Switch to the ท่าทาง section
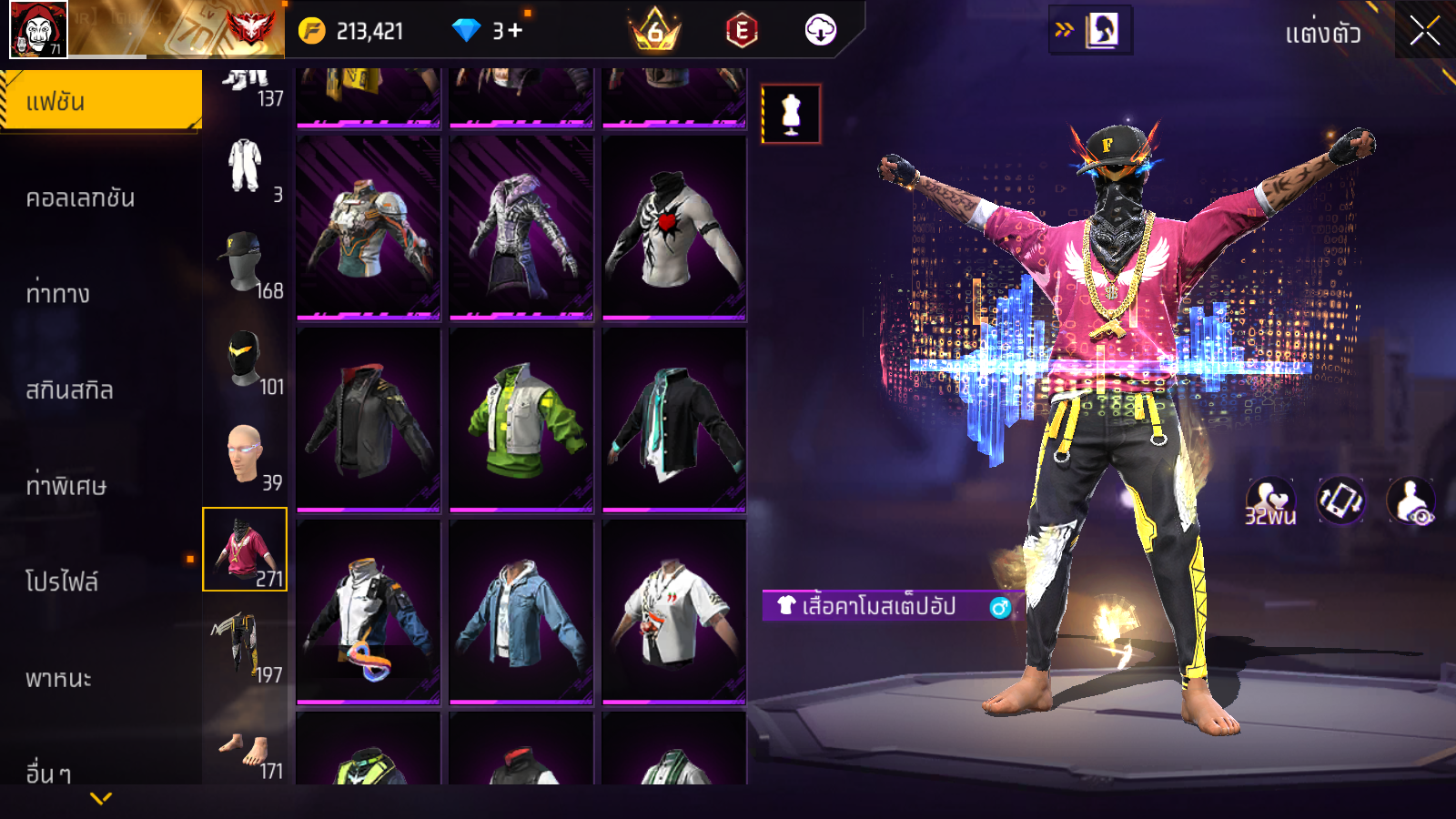1456x819 pixels. tap(58, 294)
